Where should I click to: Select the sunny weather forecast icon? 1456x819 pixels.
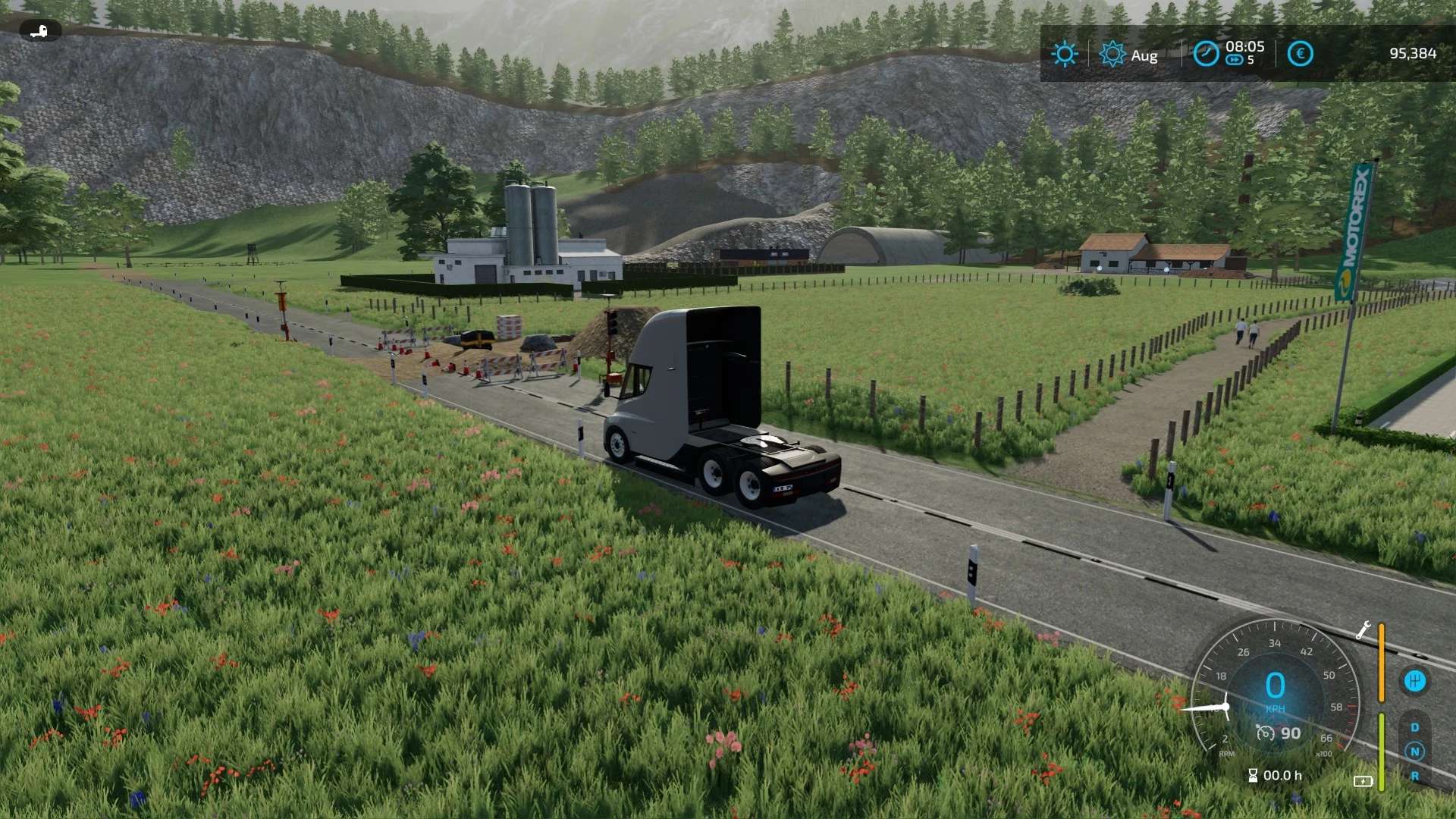point(1064,54)
